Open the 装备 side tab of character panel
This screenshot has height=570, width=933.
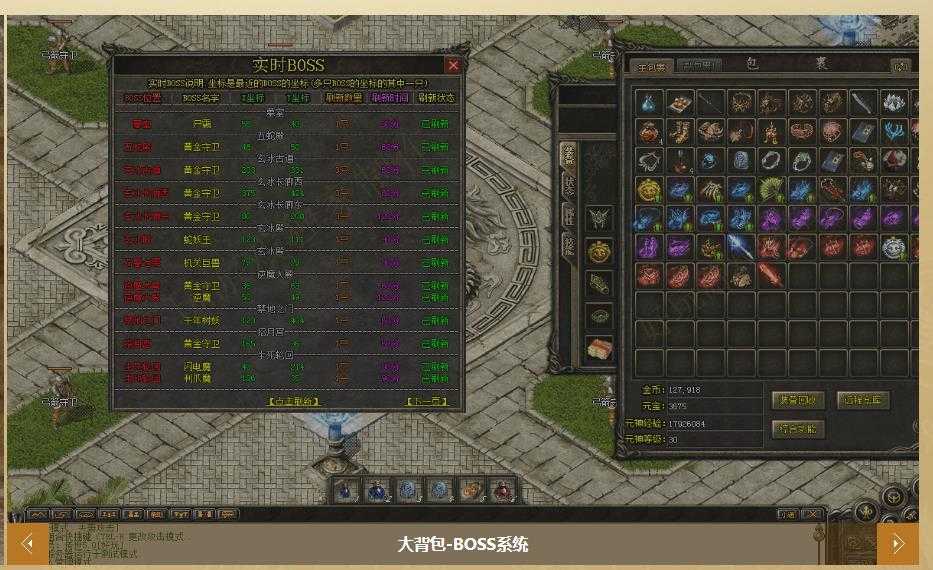coord(568,157)
